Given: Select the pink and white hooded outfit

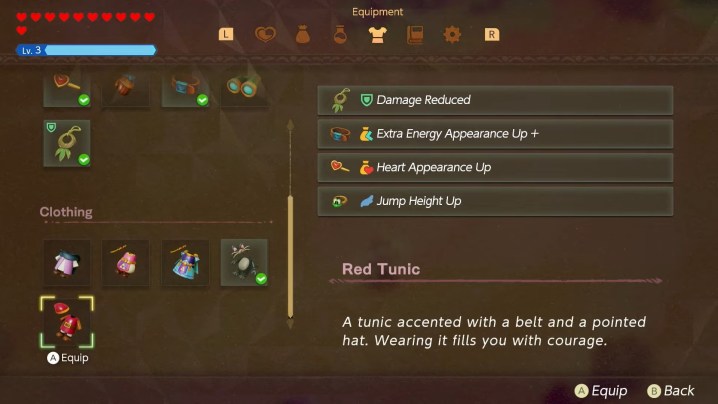Looking at the screenshot, I should pos(67,263).
